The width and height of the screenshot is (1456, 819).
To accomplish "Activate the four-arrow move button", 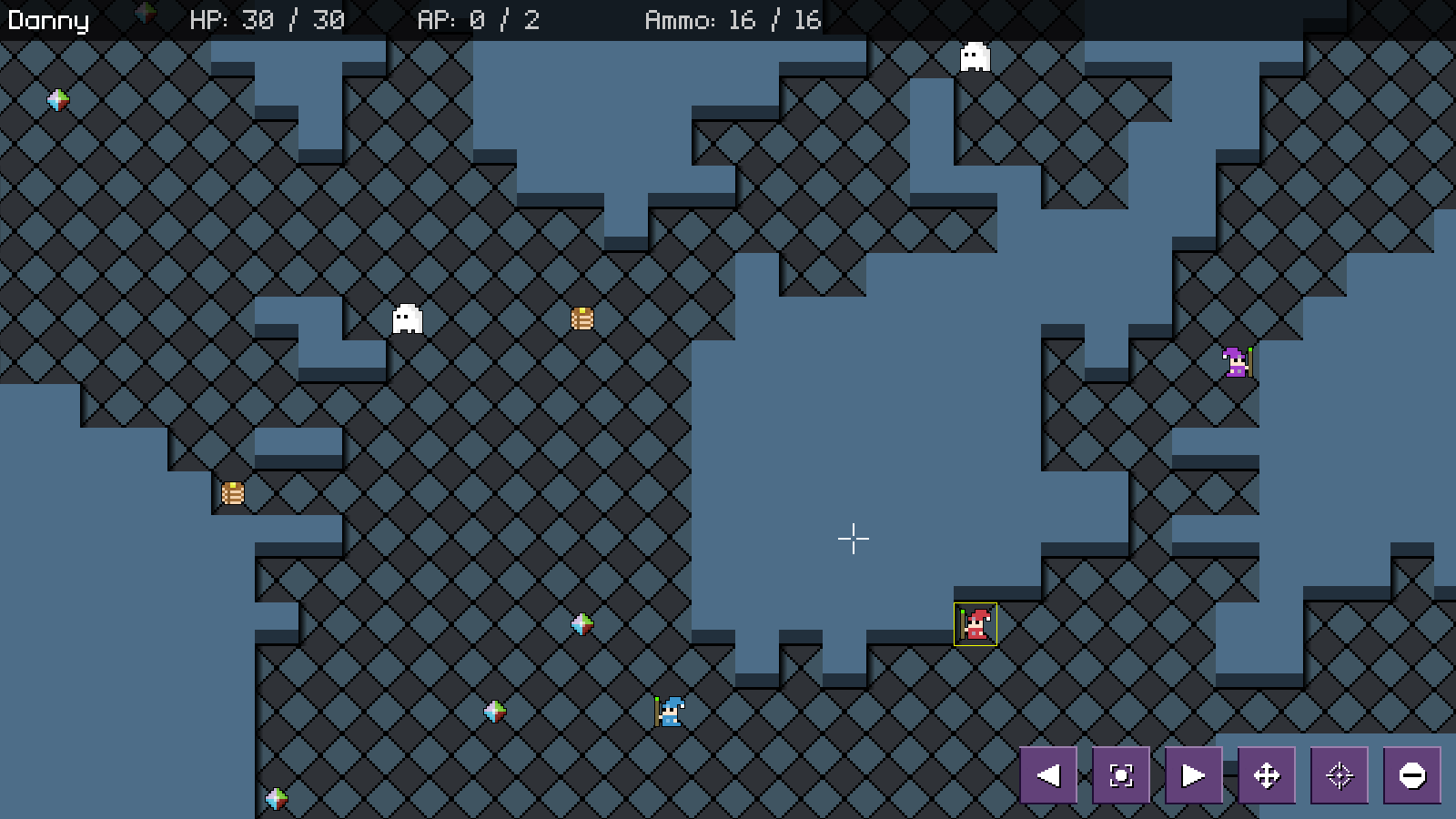I will tap(1267, 775).
